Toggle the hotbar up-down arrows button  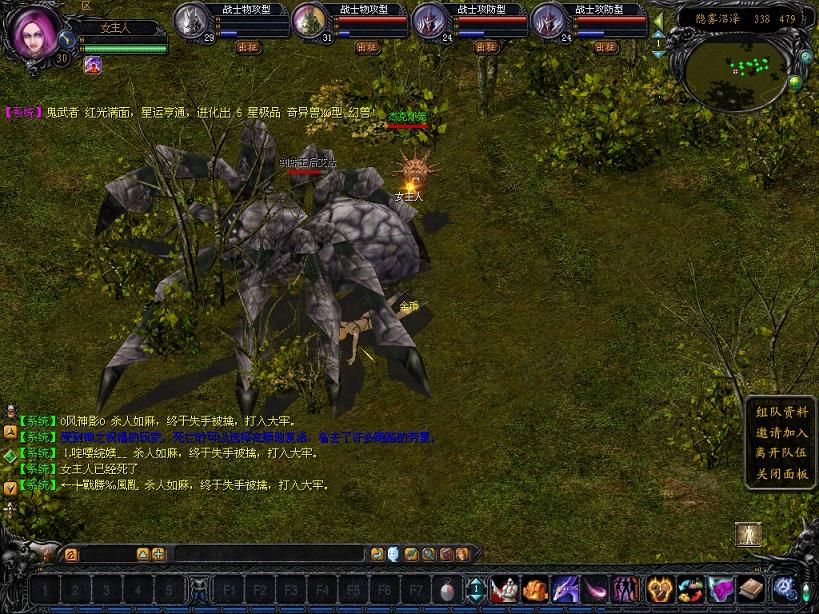tap(476, 589)
